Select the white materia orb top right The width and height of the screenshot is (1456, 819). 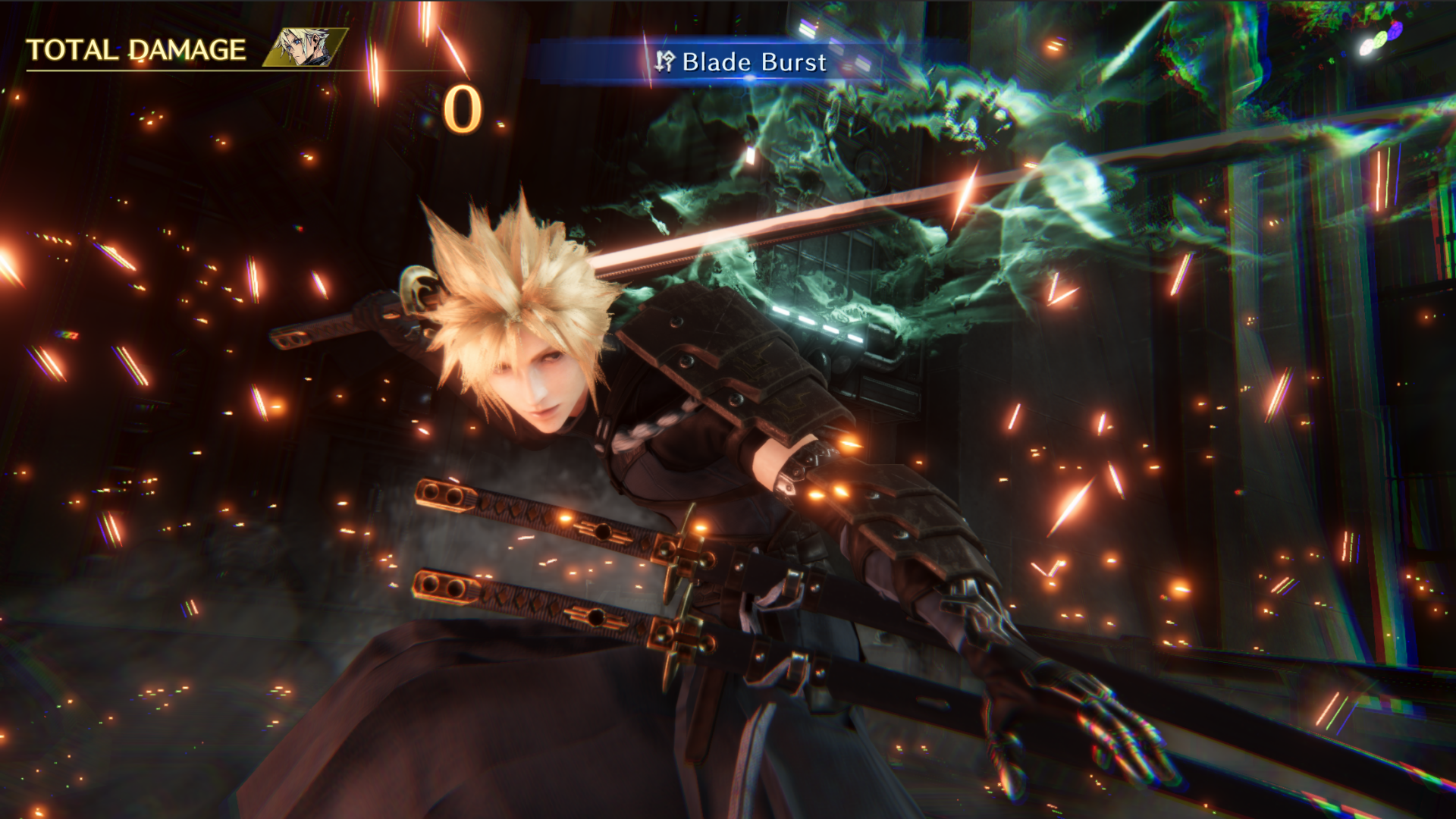tap(1367, 47)
